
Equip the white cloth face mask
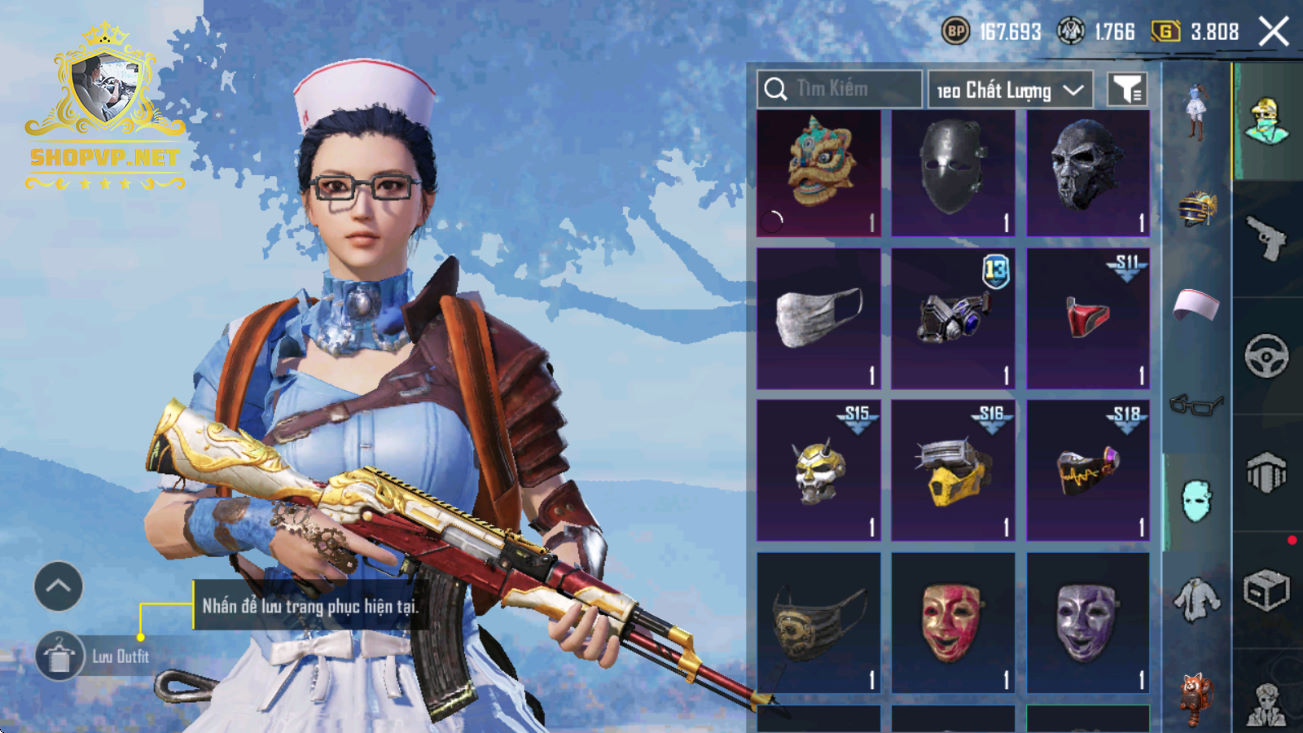[x=819, y=318]
